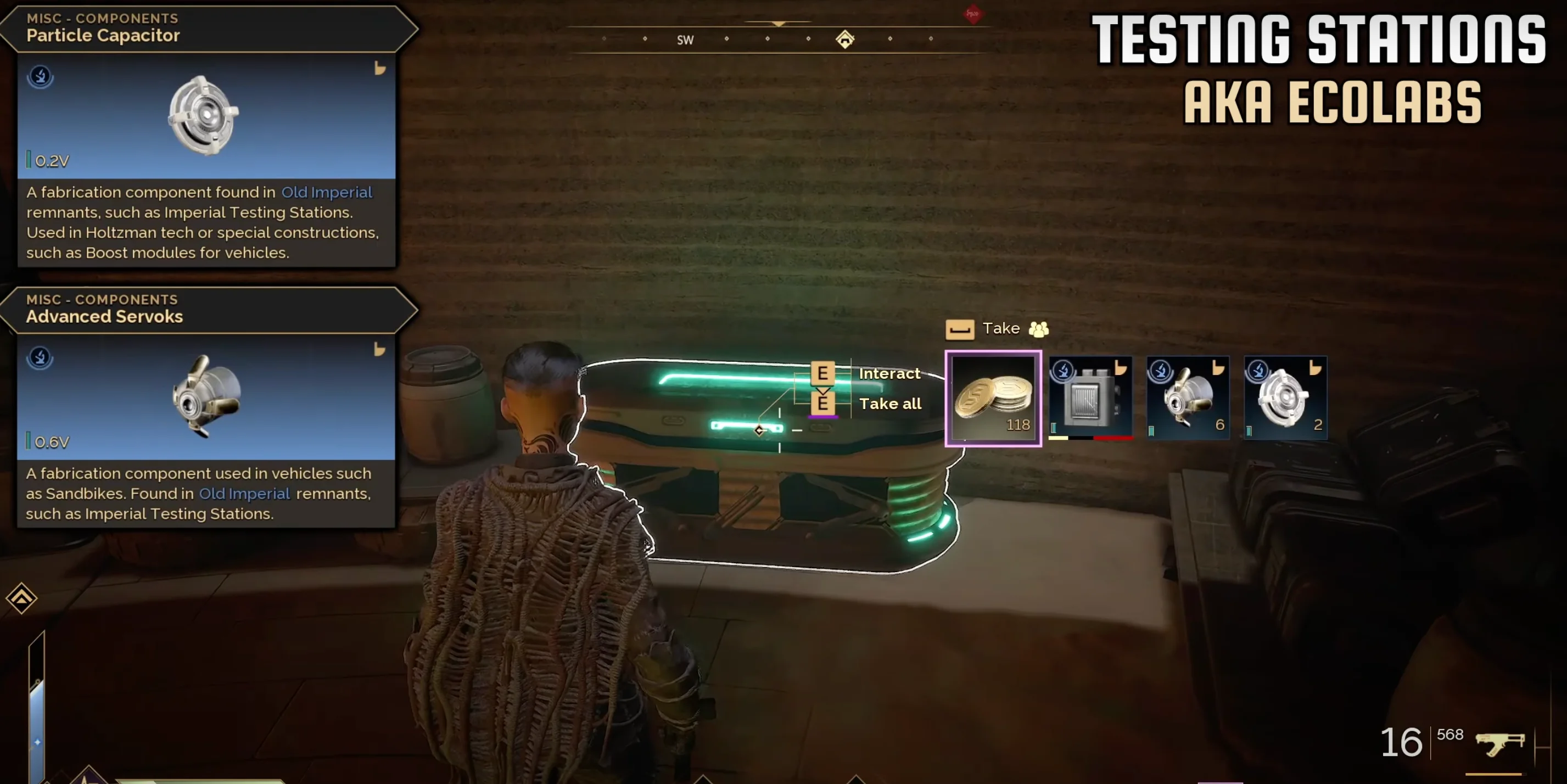Click the mouse-button icon before the Take label

click(960, 328)
